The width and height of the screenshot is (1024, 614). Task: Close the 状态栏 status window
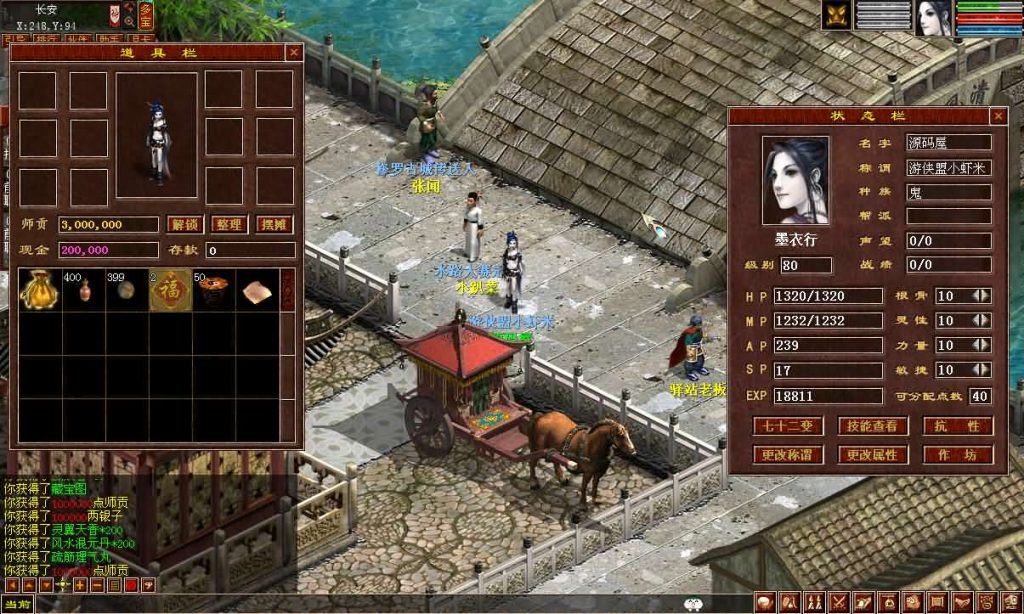998,116
